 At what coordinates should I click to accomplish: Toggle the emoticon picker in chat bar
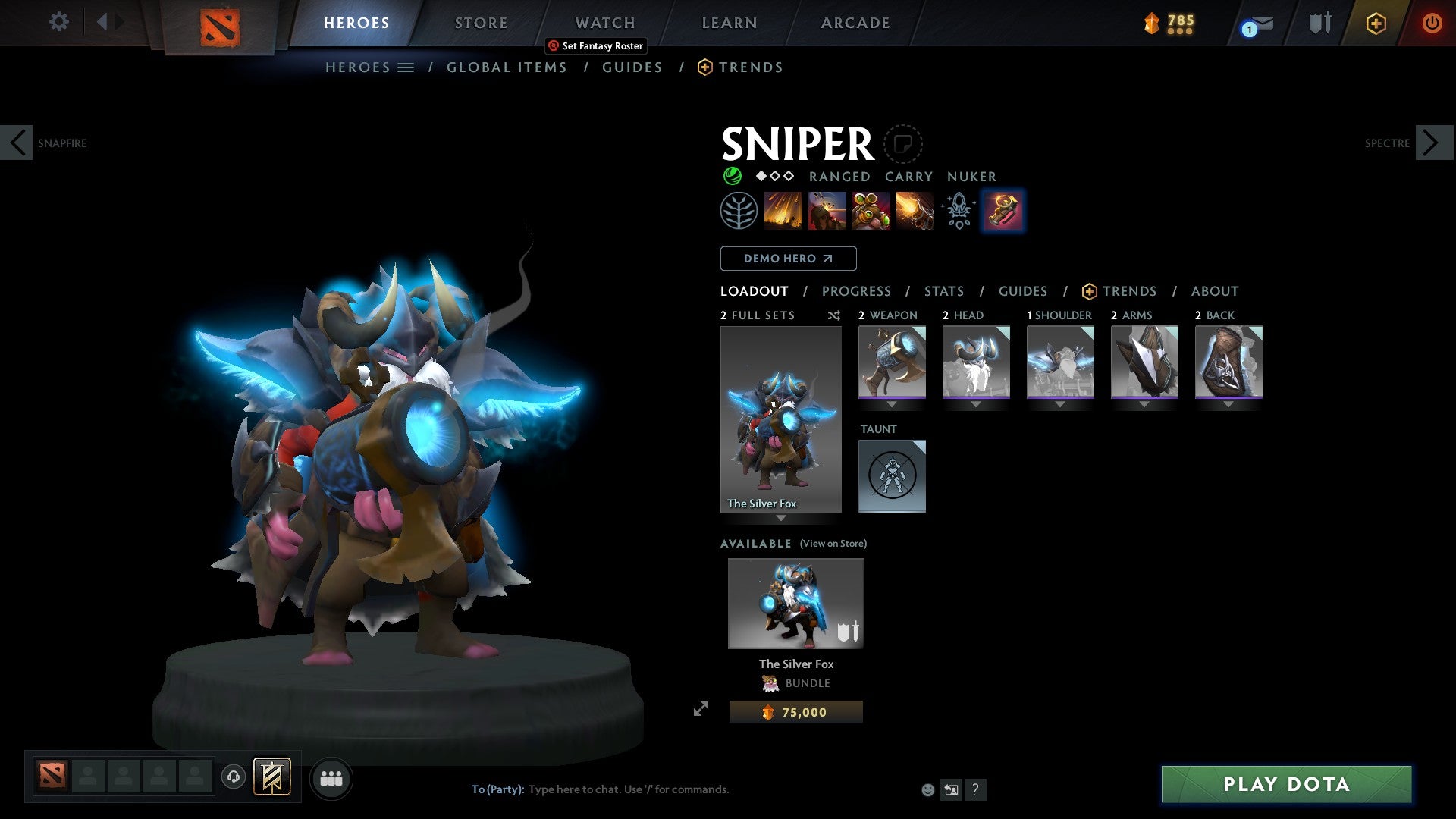coord(928,789)
